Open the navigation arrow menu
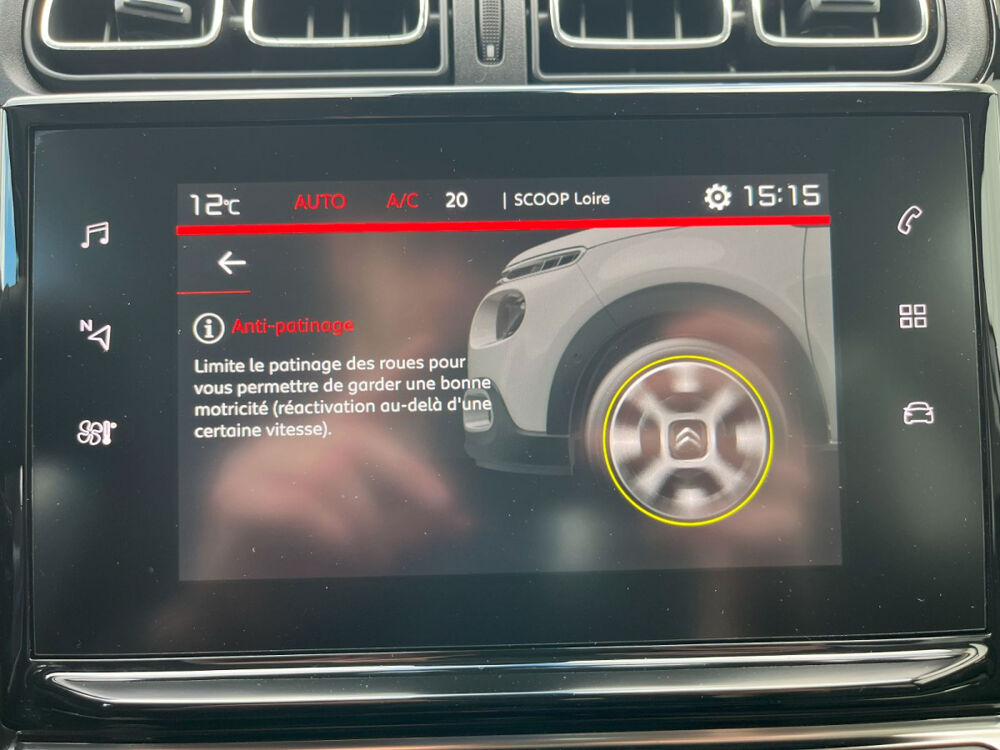 coord(95,333)
